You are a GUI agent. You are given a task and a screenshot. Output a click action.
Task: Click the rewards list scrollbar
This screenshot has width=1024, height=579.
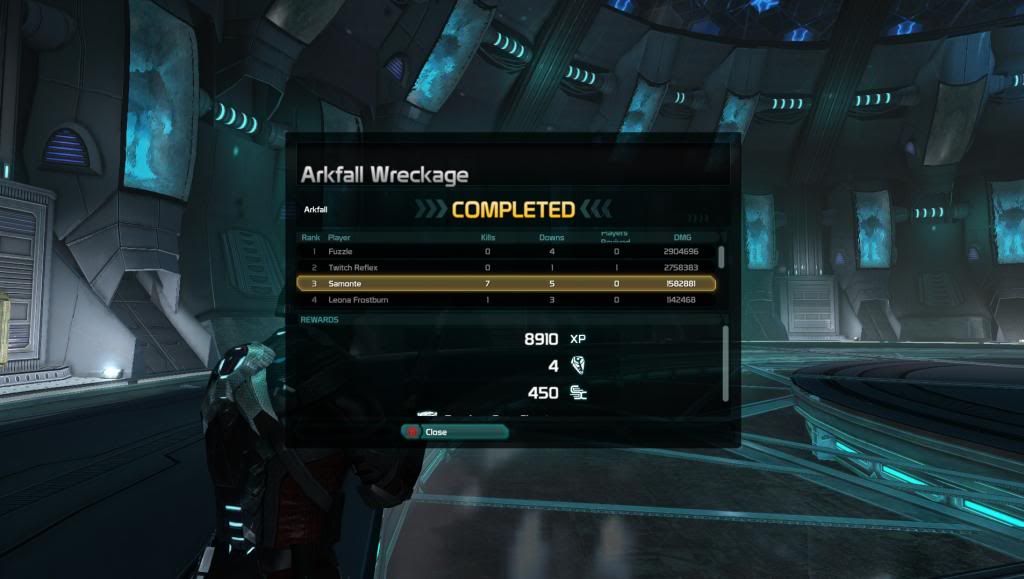coord(727,362)
